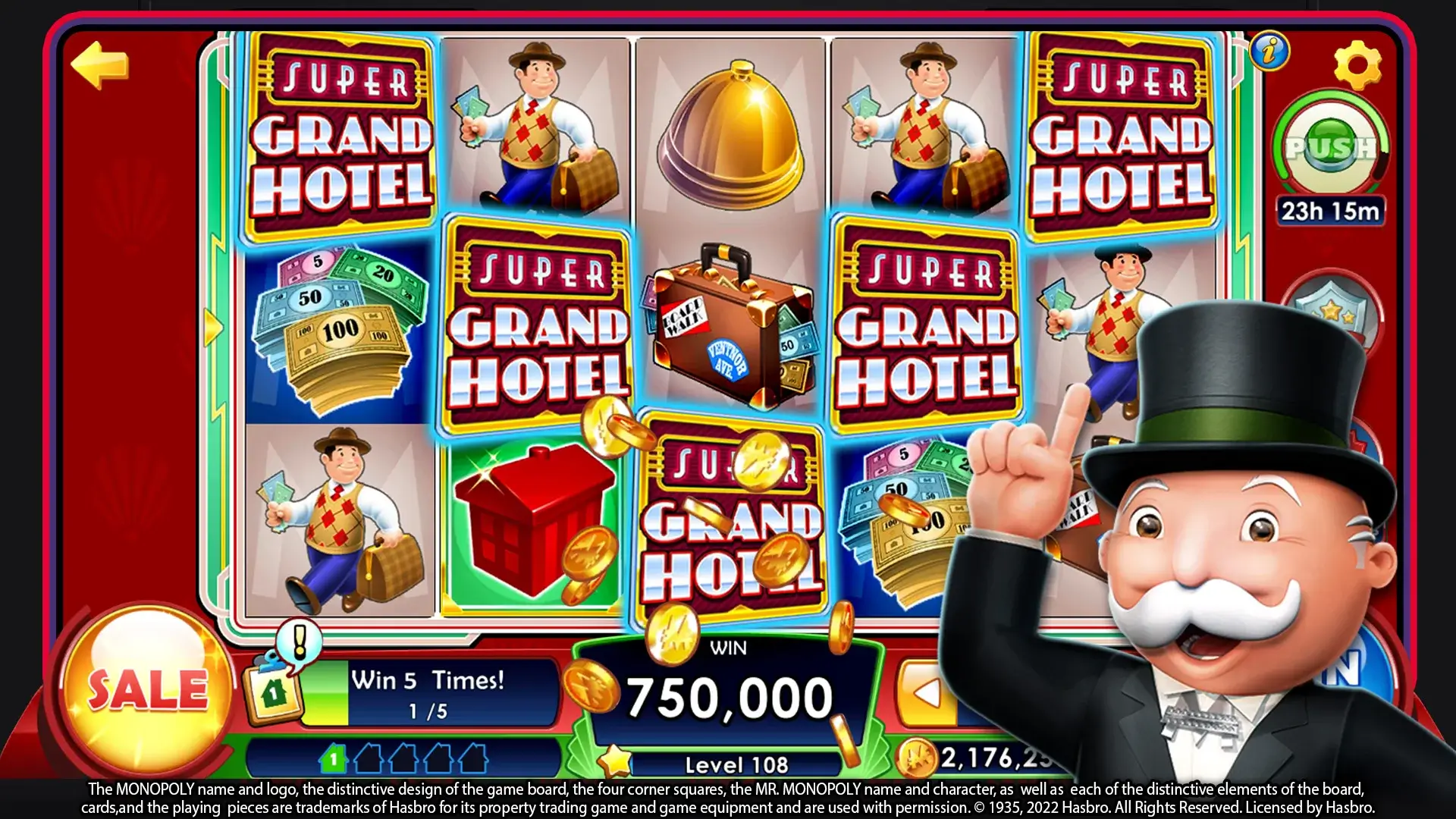Open the blue info button
Screen dimensions: 1456x819
[1269, 52]
